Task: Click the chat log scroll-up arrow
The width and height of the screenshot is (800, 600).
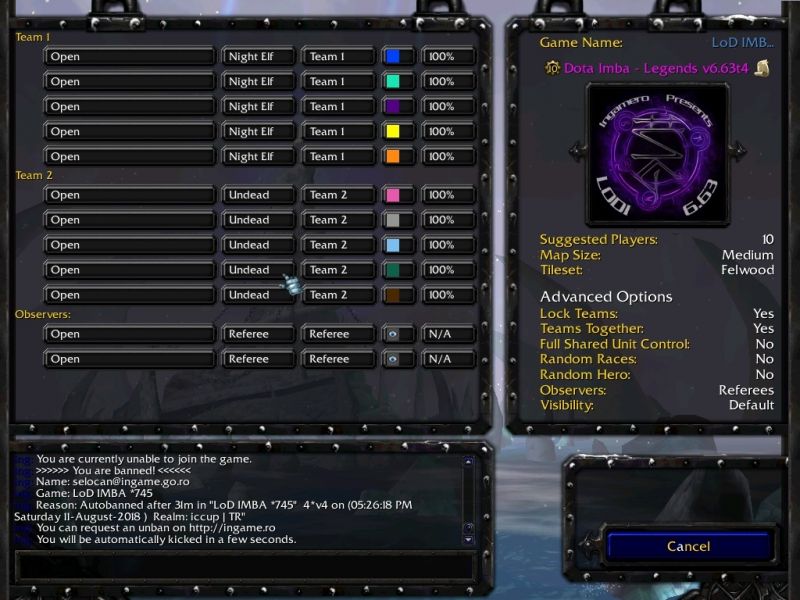Action: click(x=467, y=462)
